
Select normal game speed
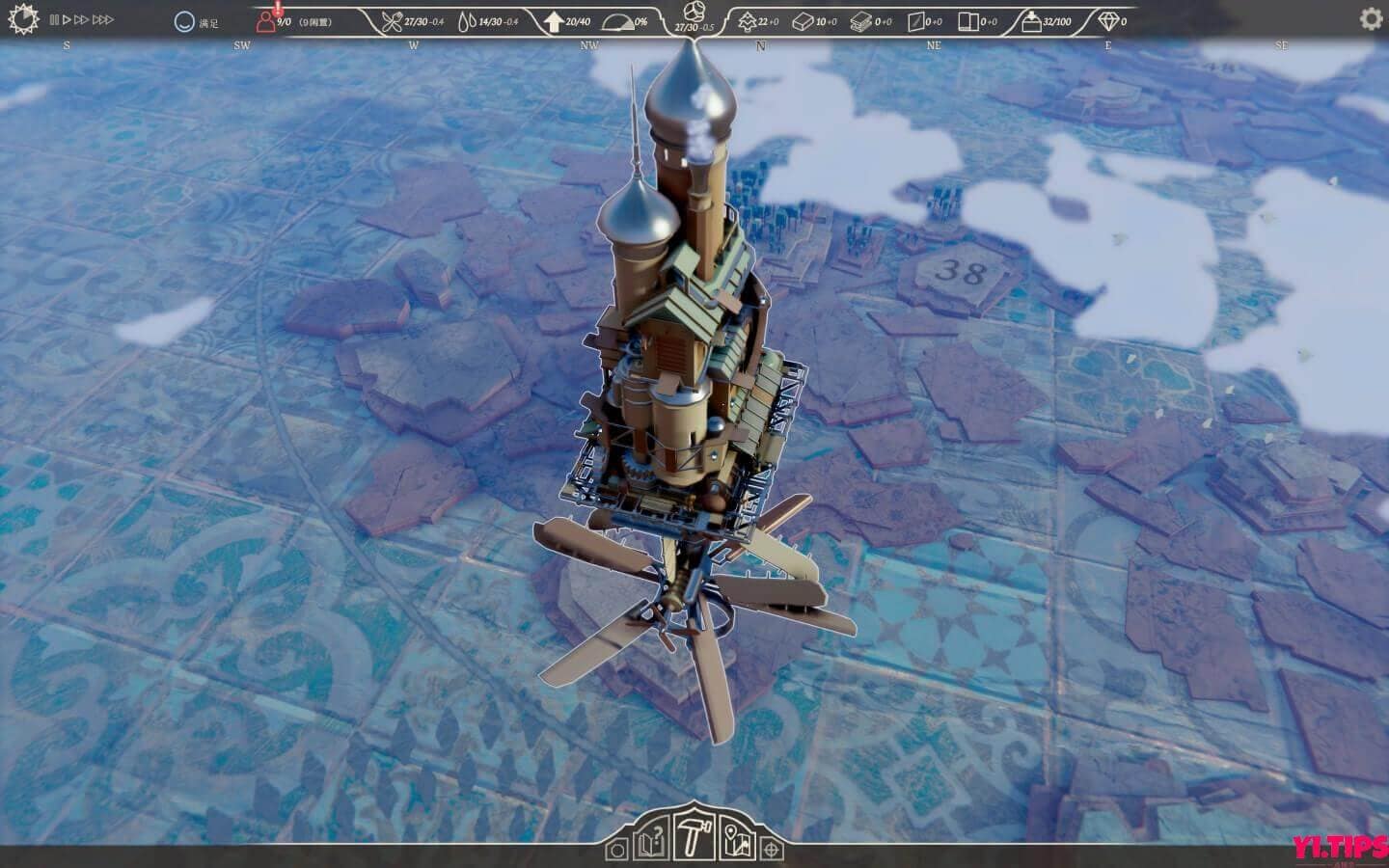tap(65, 20)
